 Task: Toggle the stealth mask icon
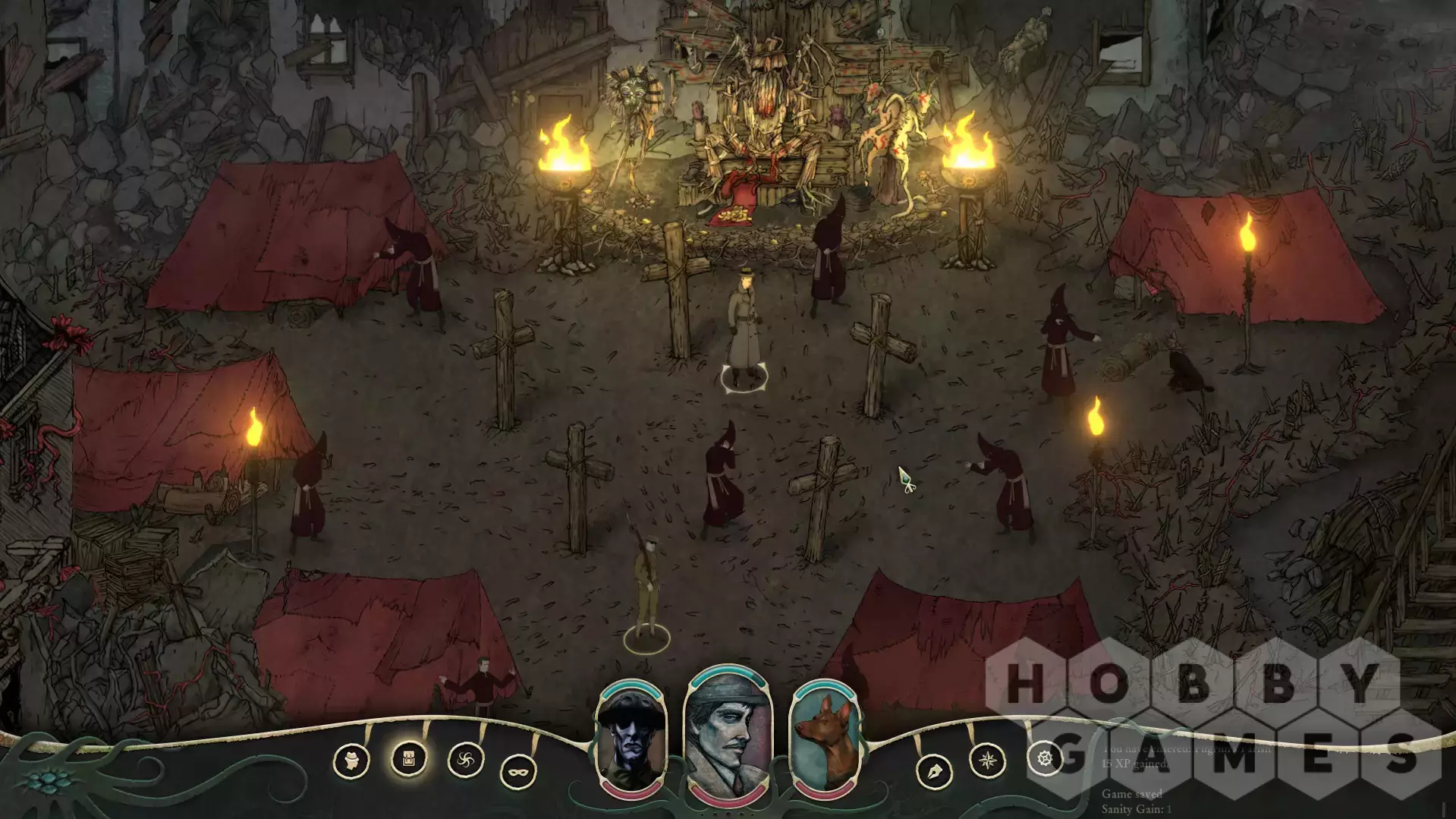point(518,773)
